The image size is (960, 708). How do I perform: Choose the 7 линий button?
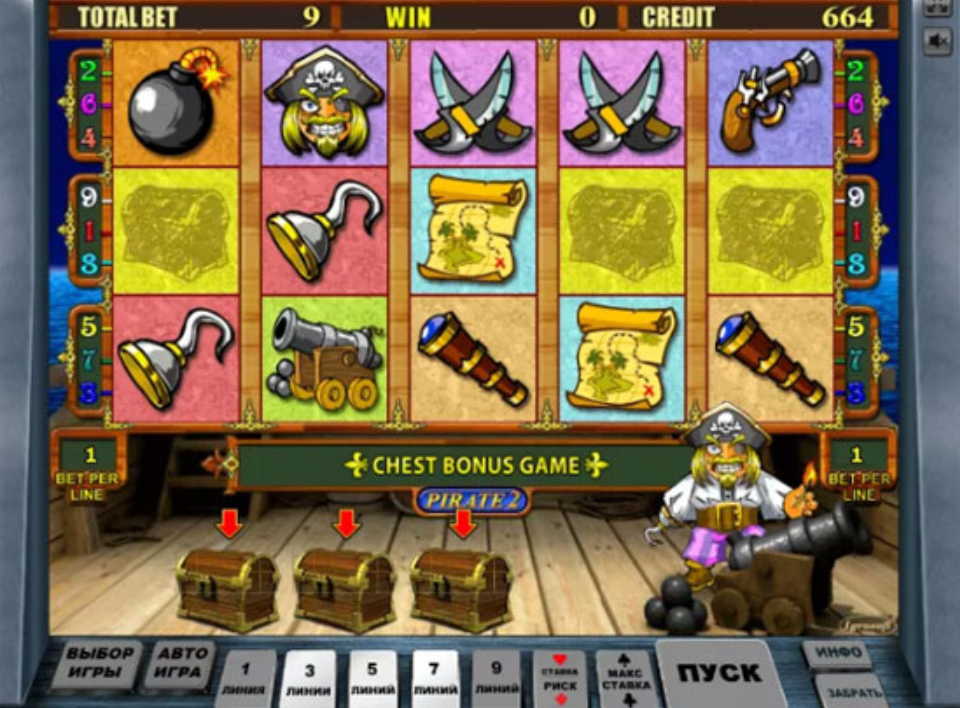[x=436, y=679]
